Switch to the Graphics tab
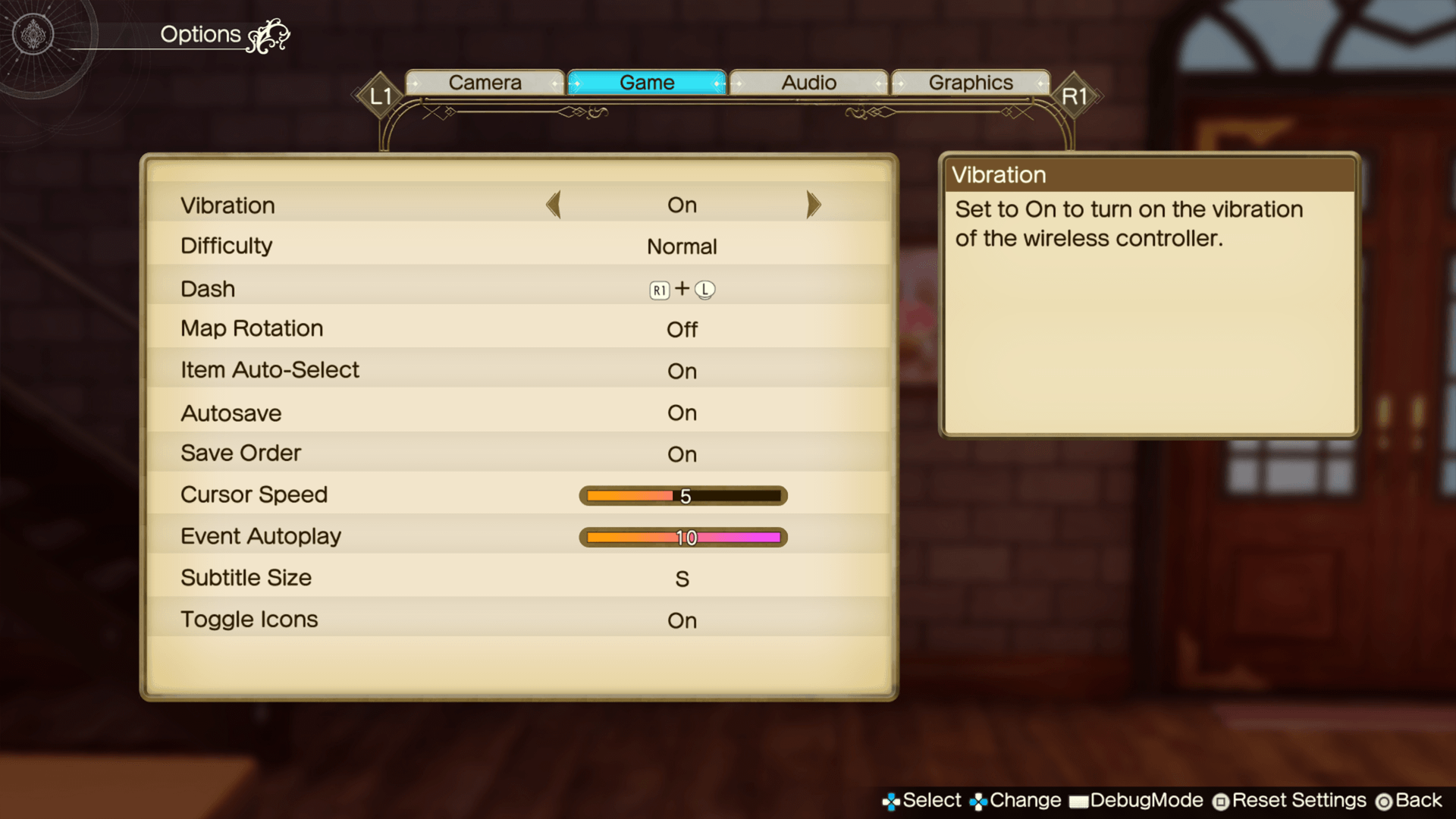 click(971, 83)
